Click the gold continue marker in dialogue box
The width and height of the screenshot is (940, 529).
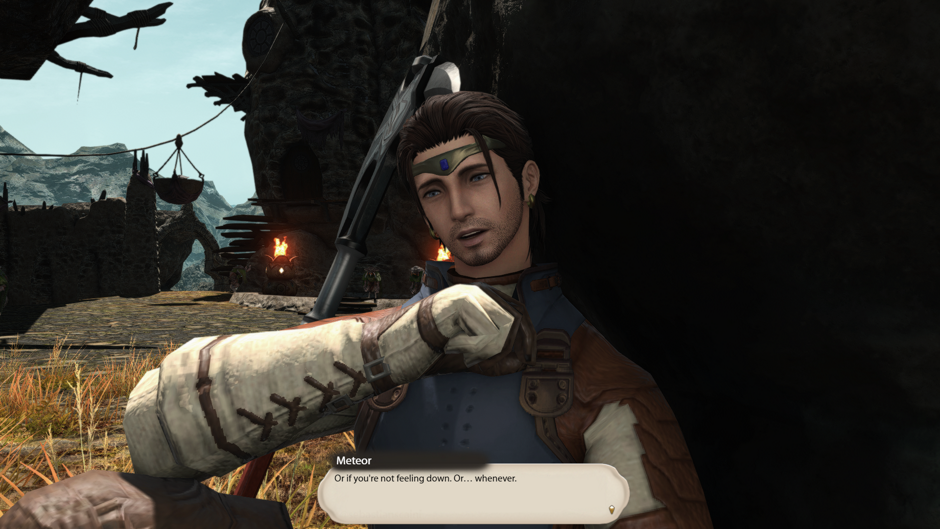(611, 510)
